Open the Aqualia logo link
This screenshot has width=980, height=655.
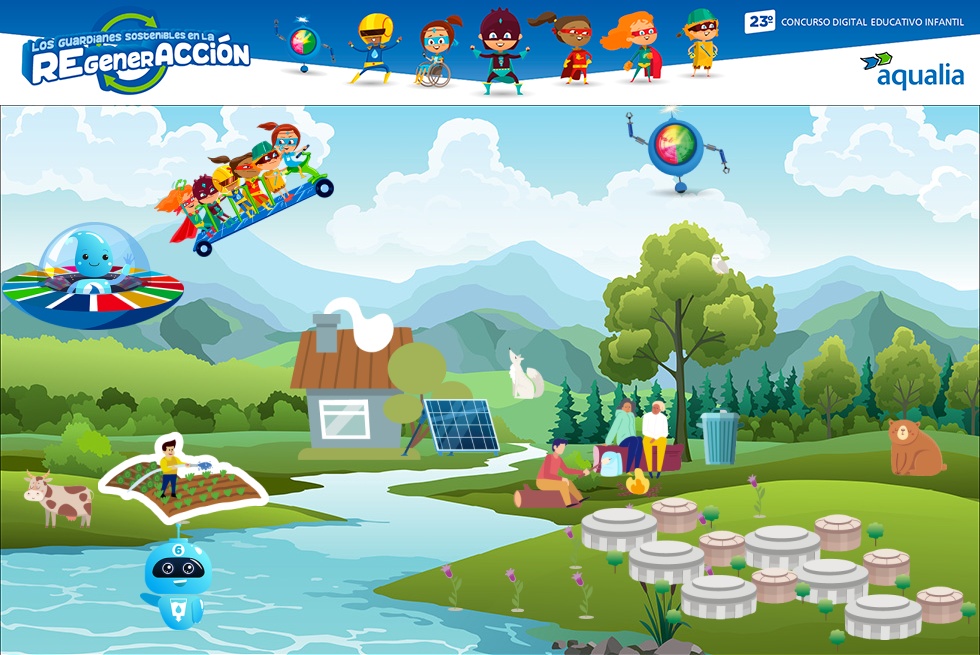click(911, 70)
